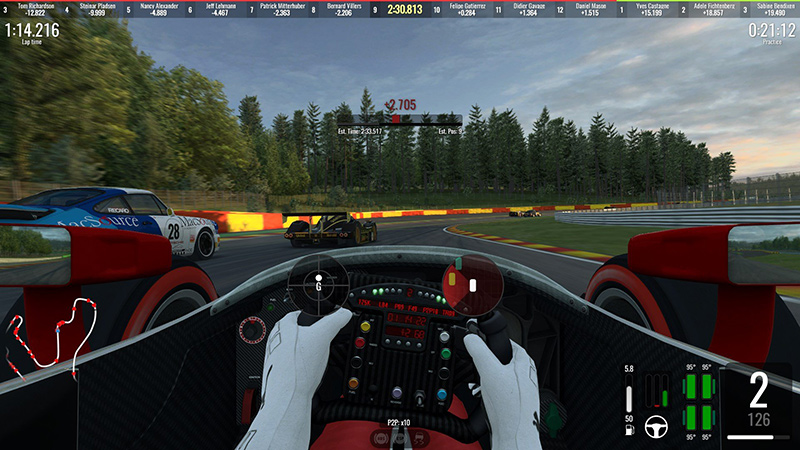Click the steering wheel icon
Viewport: 800px width, 450px height.
[x=657, y=424]
